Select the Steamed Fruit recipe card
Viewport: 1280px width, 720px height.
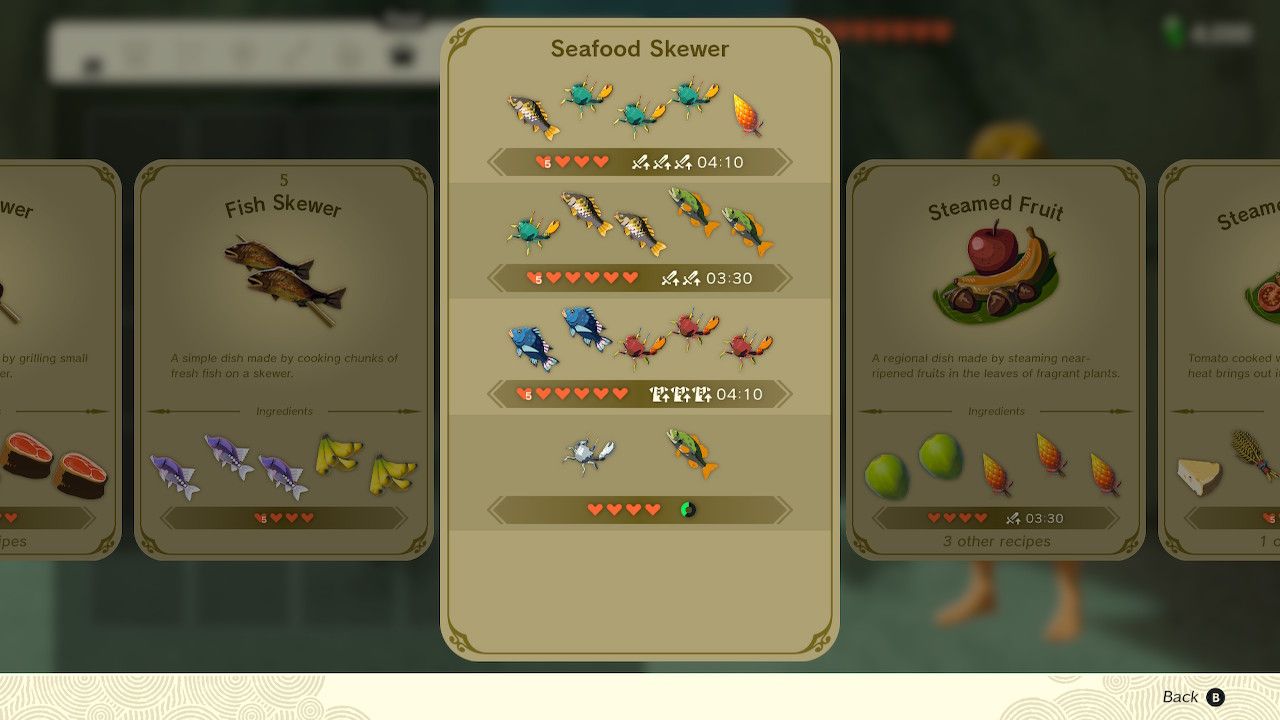[996, 360]
